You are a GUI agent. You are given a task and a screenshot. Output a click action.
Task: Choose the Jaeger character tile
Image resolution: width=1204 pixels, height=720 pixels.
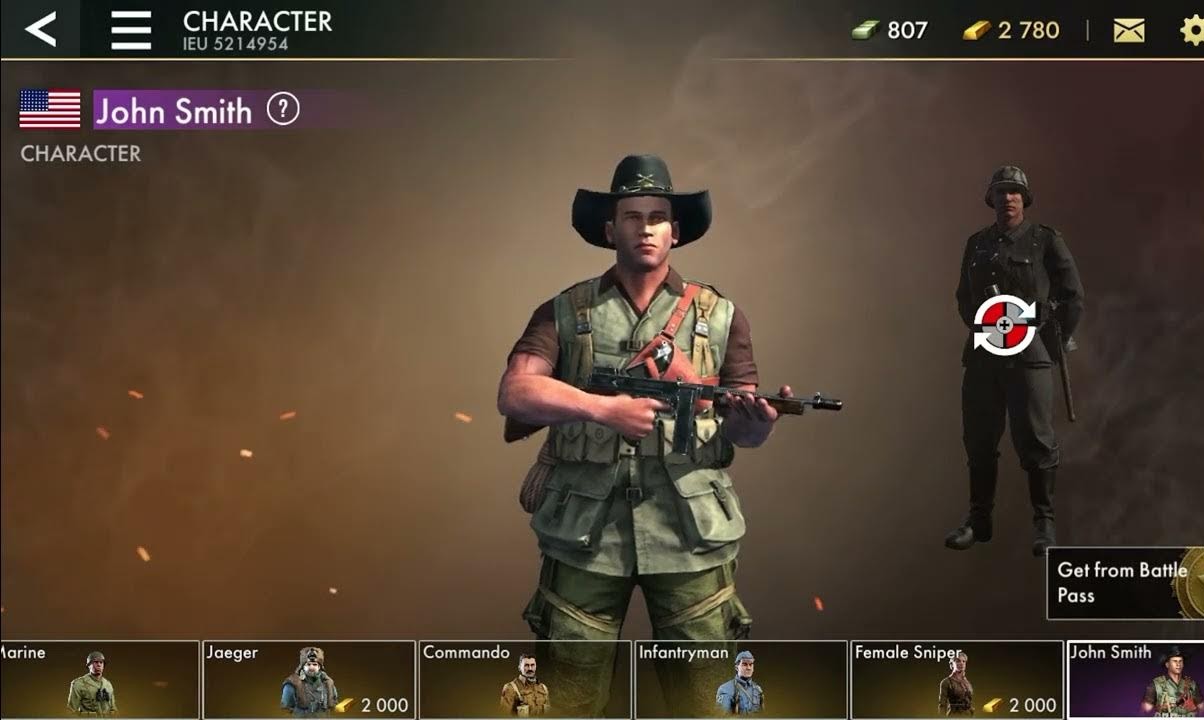[x=308, y=679]
